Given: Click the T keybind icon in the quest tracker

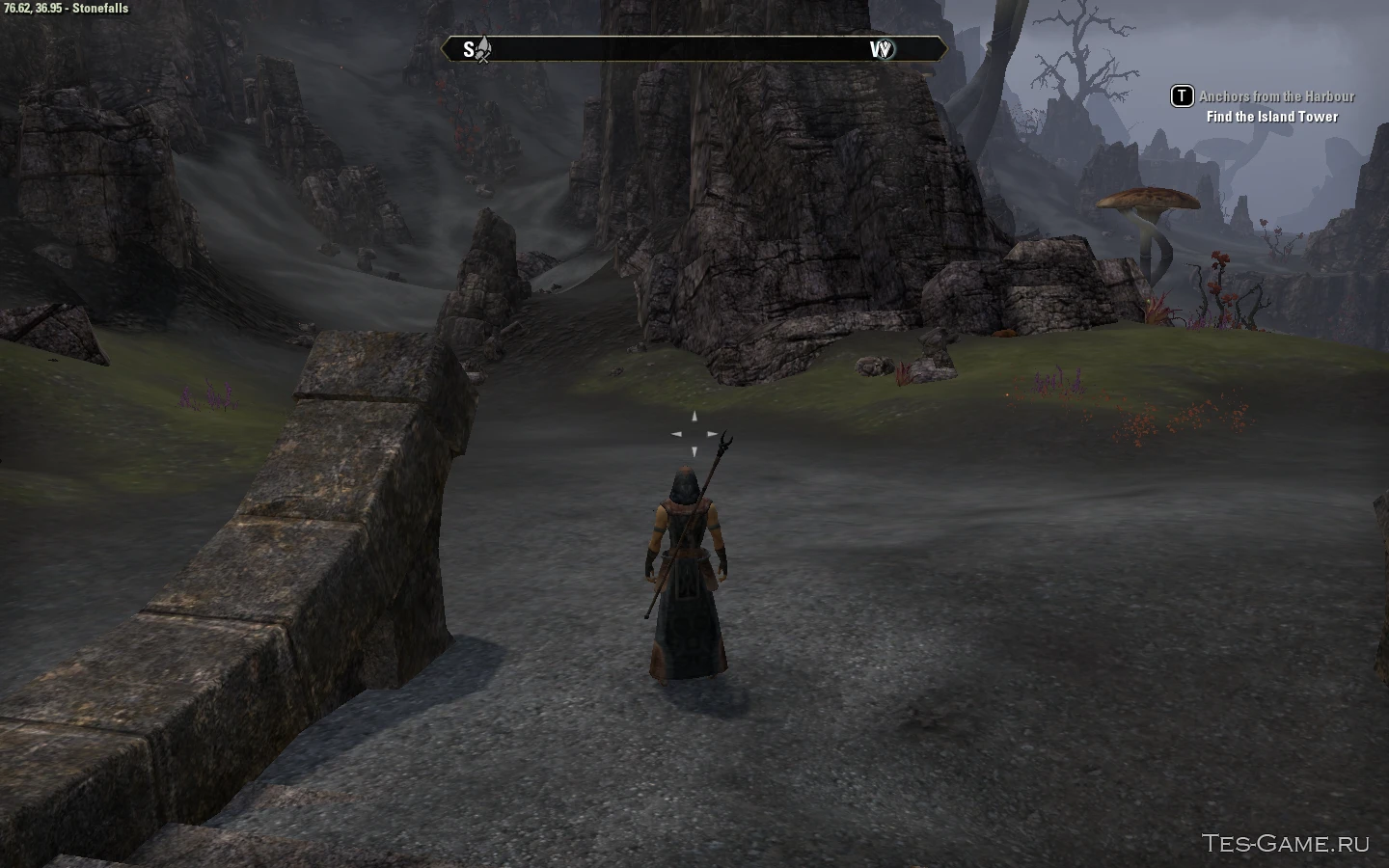Looking at the screenshot, I should tap(1181, 96).
